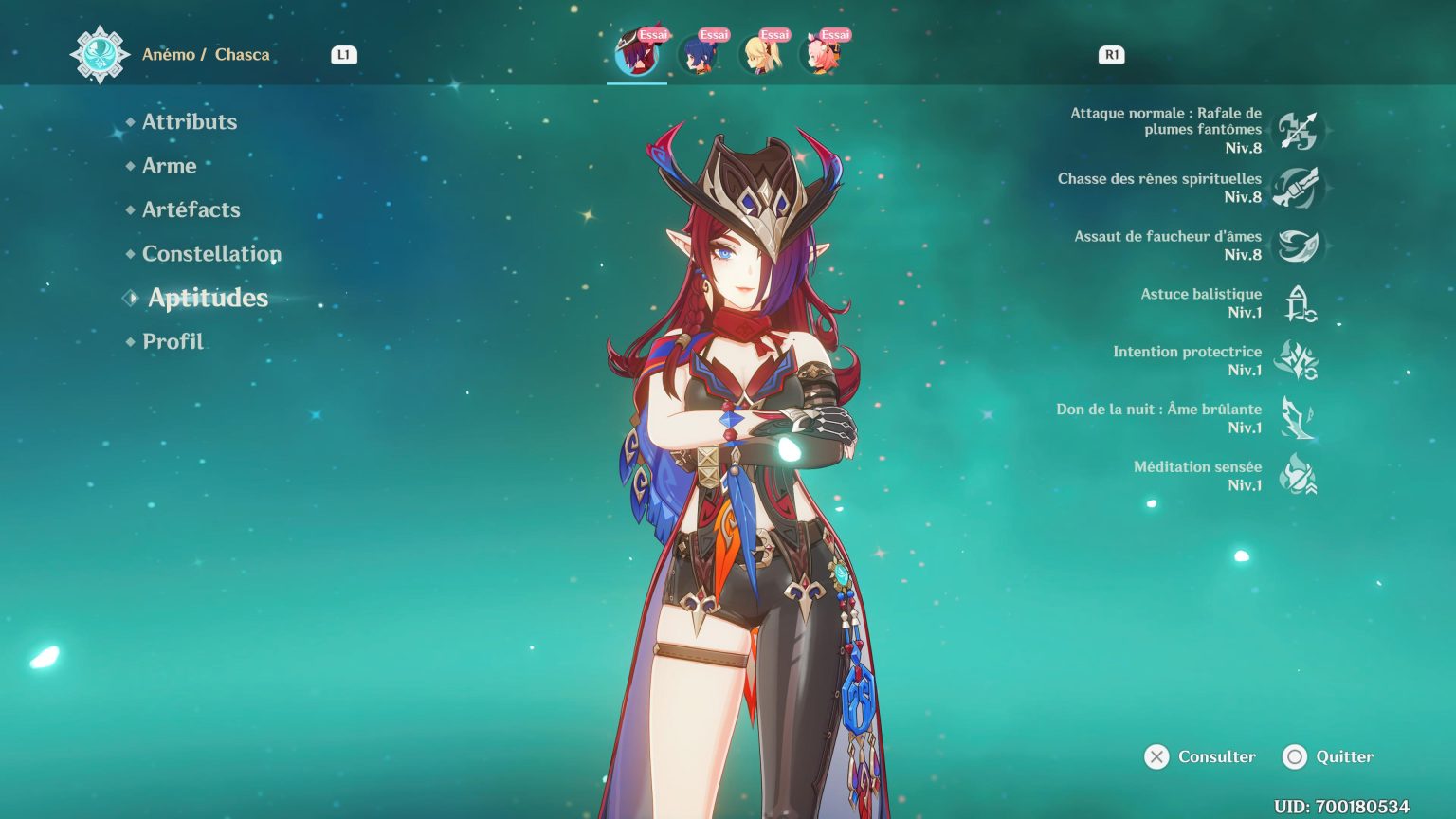Open the Attaque normale : Rafale de plumes fantômes icon
The width and height of the screenshot is (1456, 819).
pyautogui.click(x=1297, y=130)
